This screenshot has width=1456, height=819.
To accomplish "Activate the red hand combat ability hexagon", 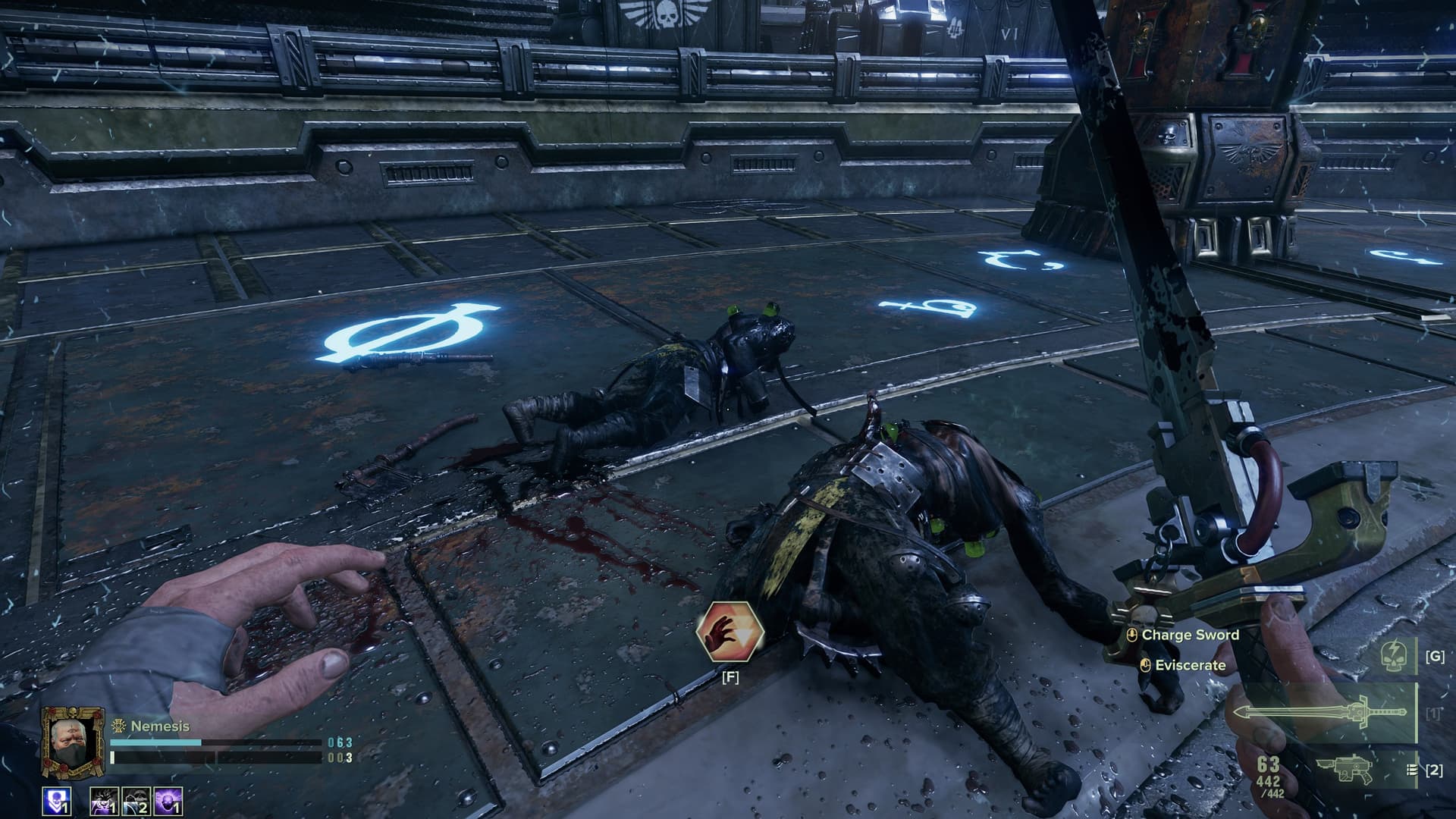I will [730, 632].
